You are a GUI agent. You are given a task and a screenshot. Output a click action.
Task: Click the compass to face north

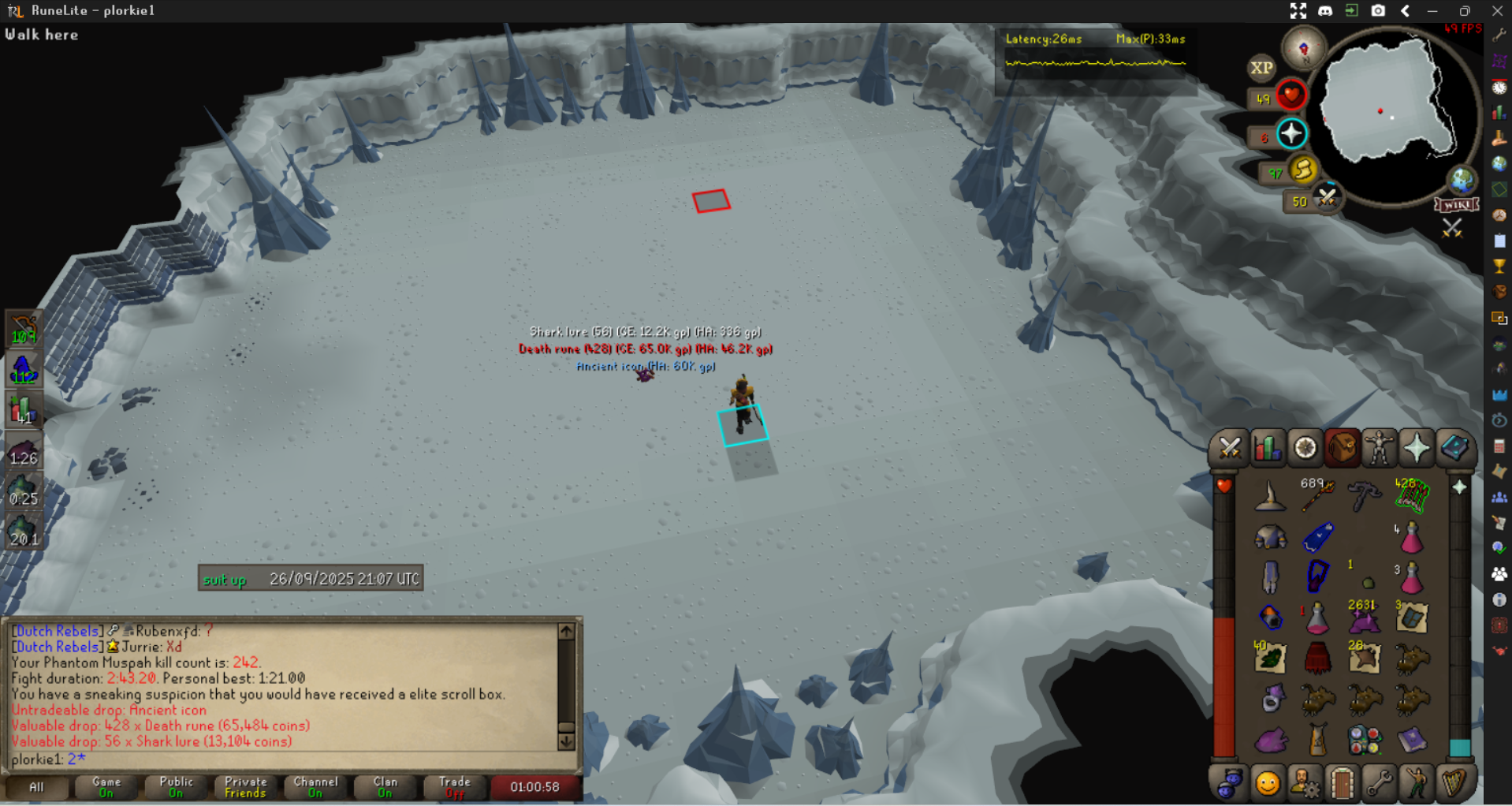coord(1303,49)
